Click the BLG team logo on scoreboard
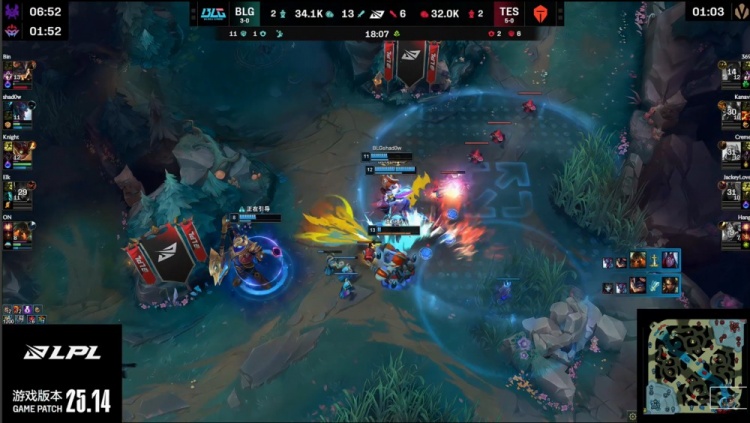Viewport: 750px width, 423px height. (x=212, y=13)
